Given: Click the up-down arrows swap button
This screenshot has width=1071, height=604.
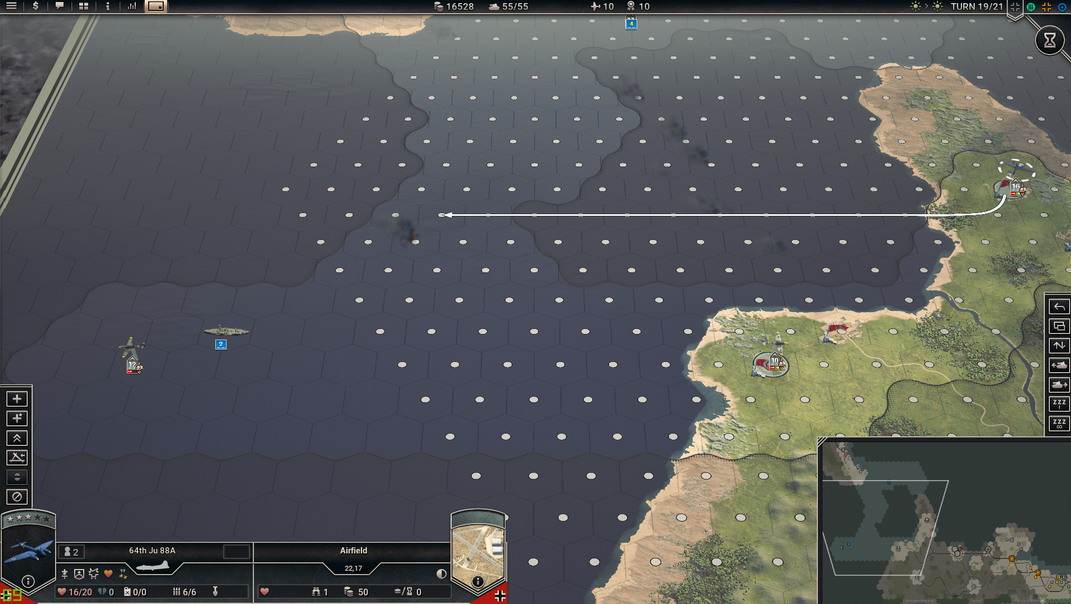Looking at the screenshot, I should pyautogui.click(x=1059, y=346).
